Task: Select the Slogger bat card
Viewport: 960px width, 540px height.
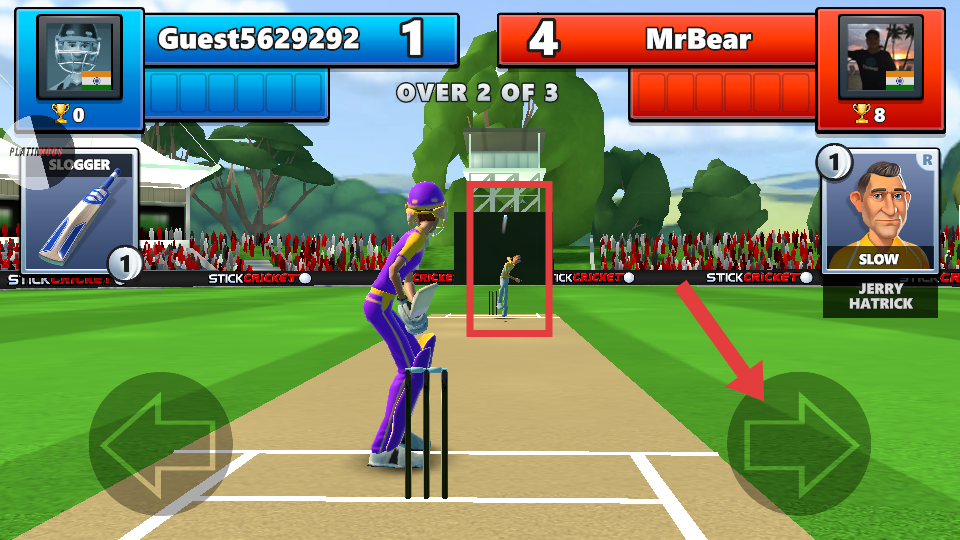Action: (79, 212)
